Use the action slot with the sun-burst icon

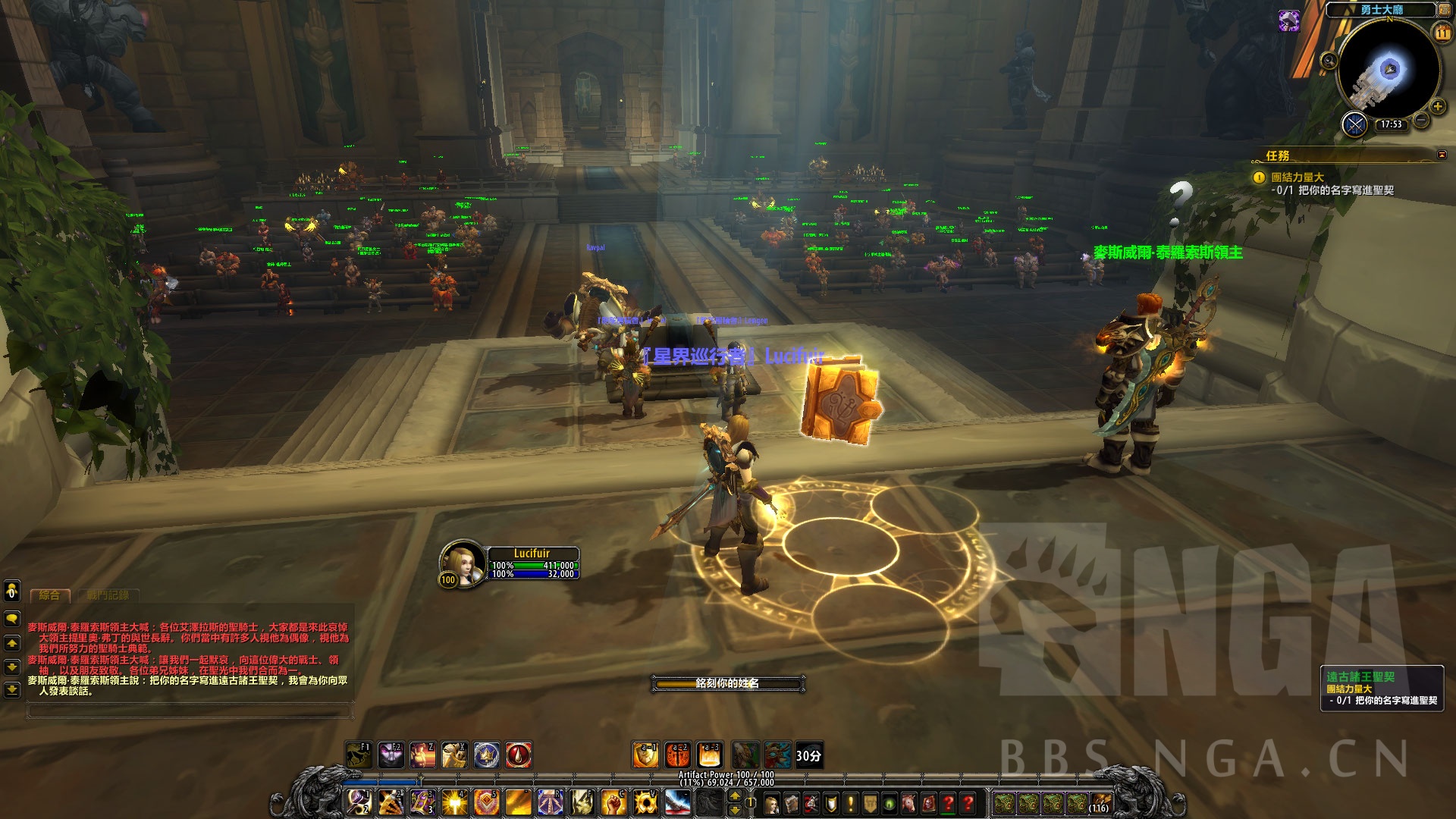click(455, 802)
